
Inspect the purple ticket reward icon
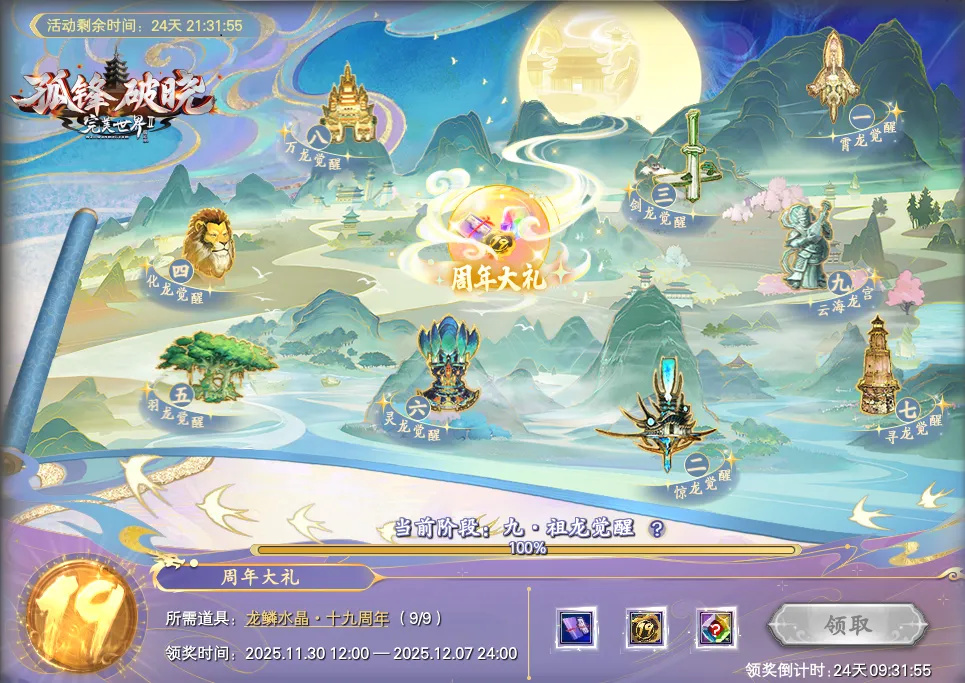tap(575, 627)
